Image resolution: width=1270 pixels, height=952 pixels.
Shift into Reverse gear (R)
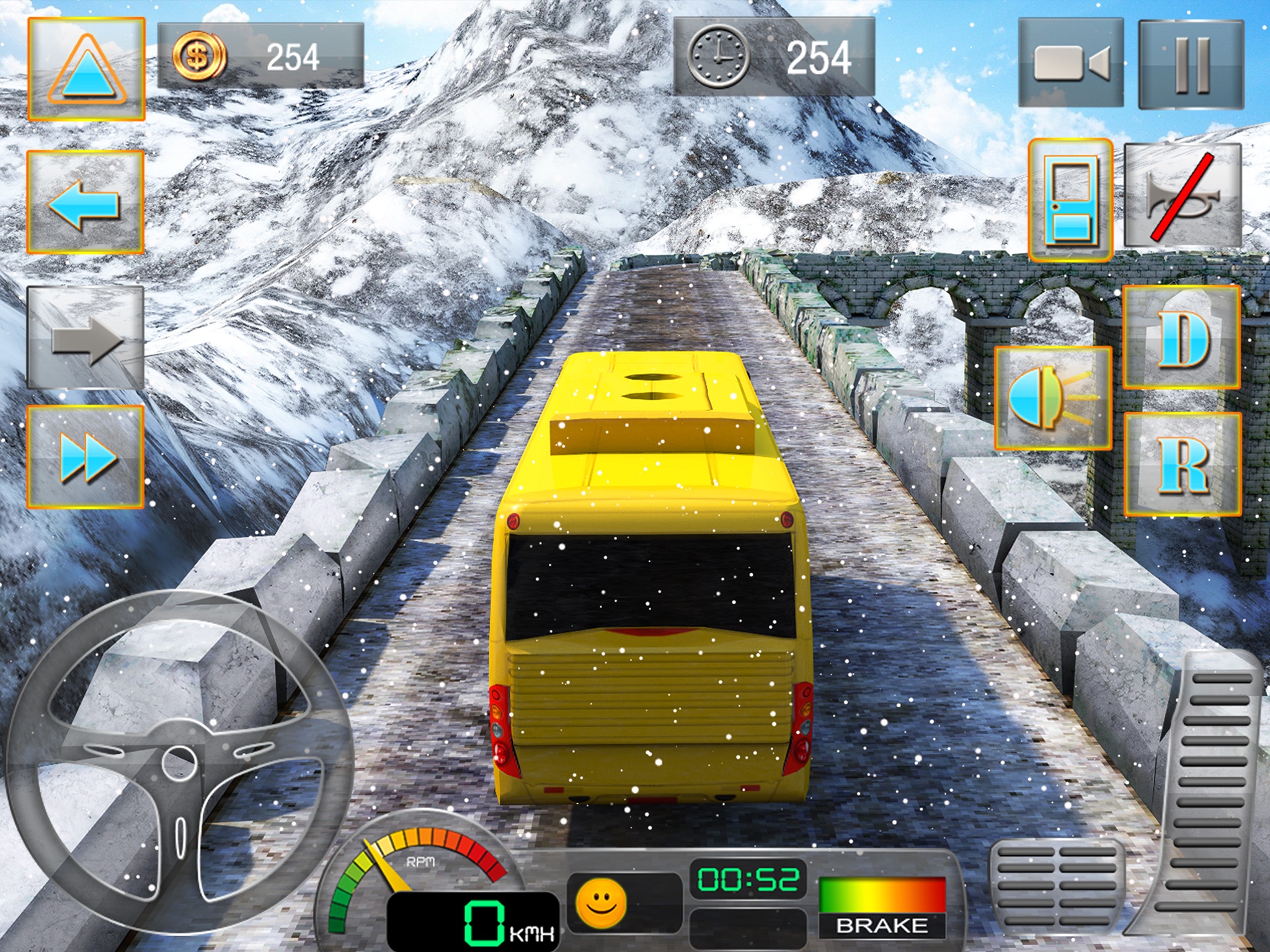1183,464
